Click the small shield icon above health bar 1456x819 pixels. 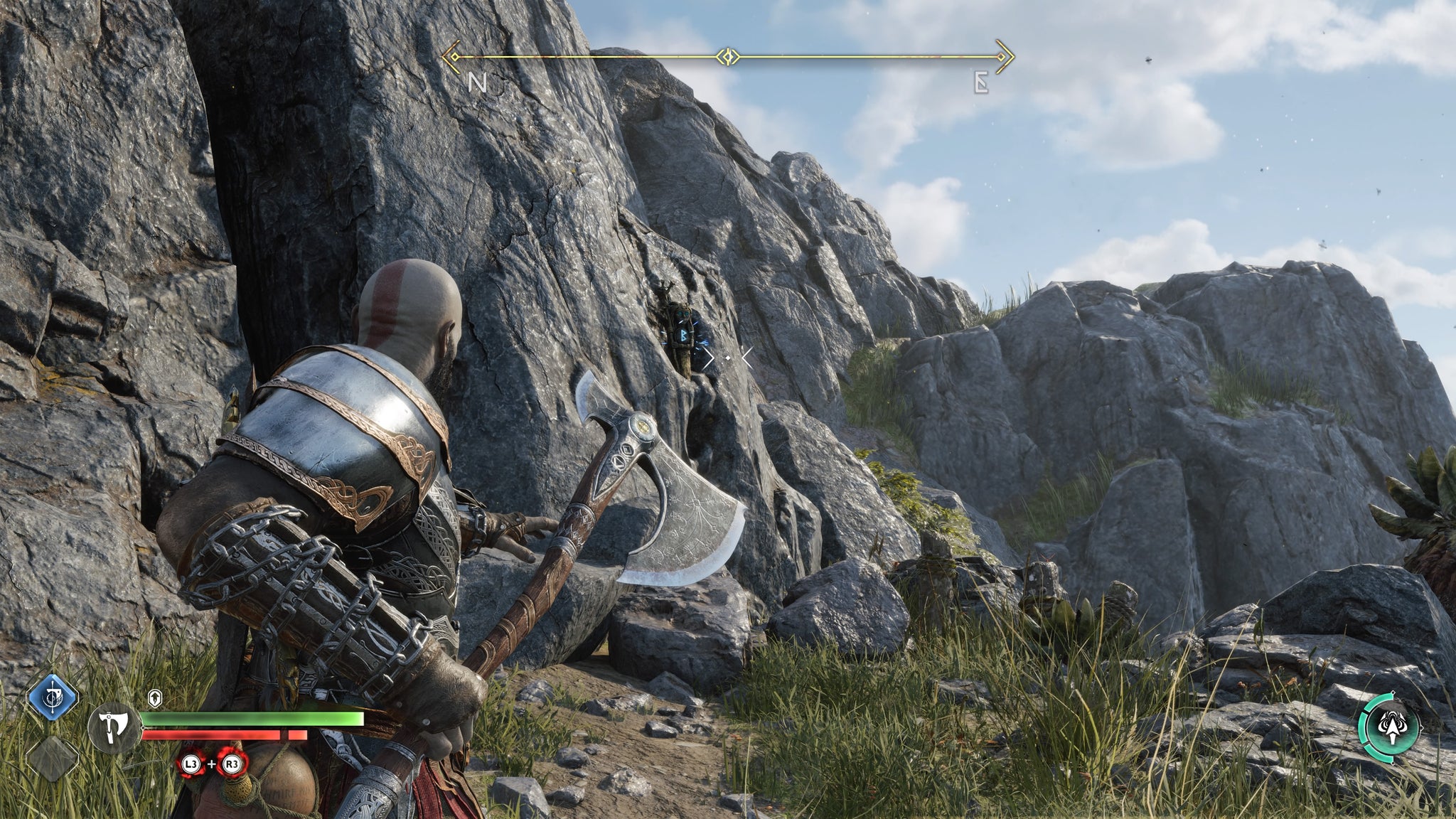(x=156, y=697)
